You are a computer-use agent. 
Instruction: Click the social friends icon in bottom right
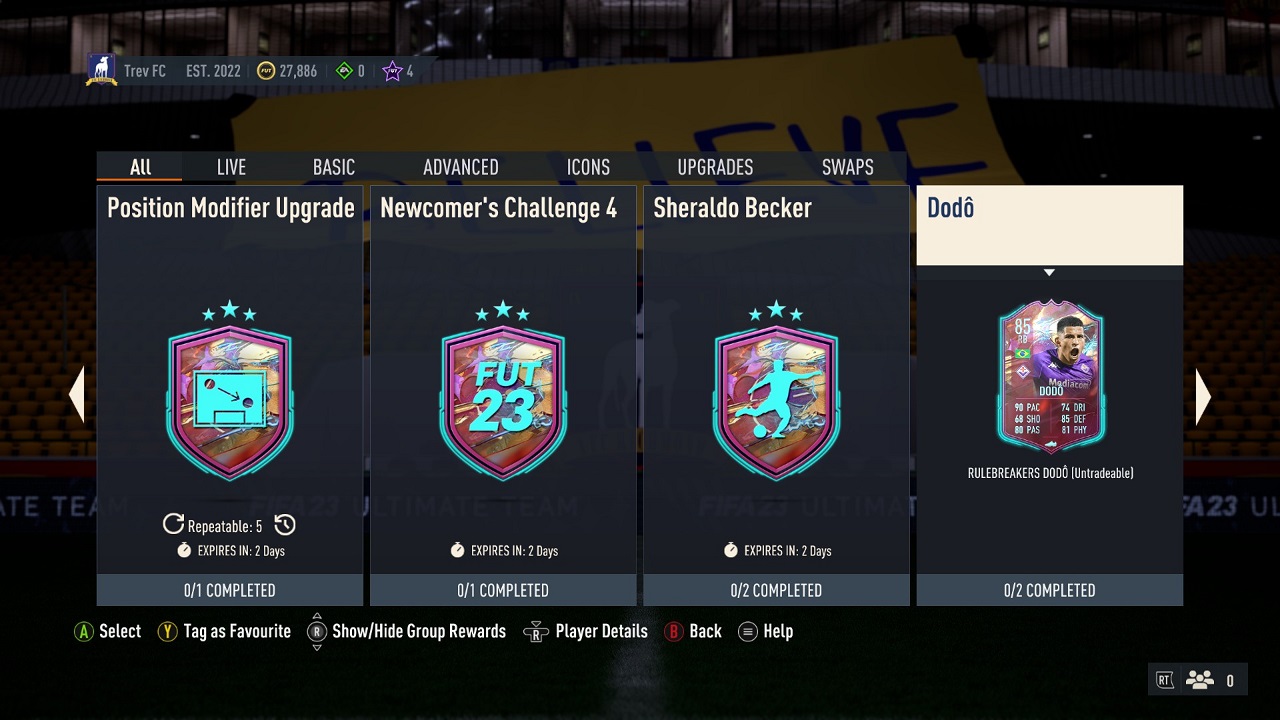point(1198,678)
